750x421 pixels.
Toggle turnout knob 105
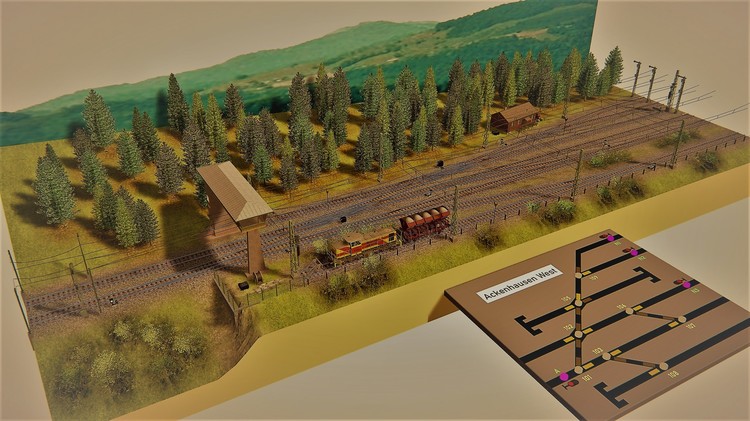pos(576,300)
